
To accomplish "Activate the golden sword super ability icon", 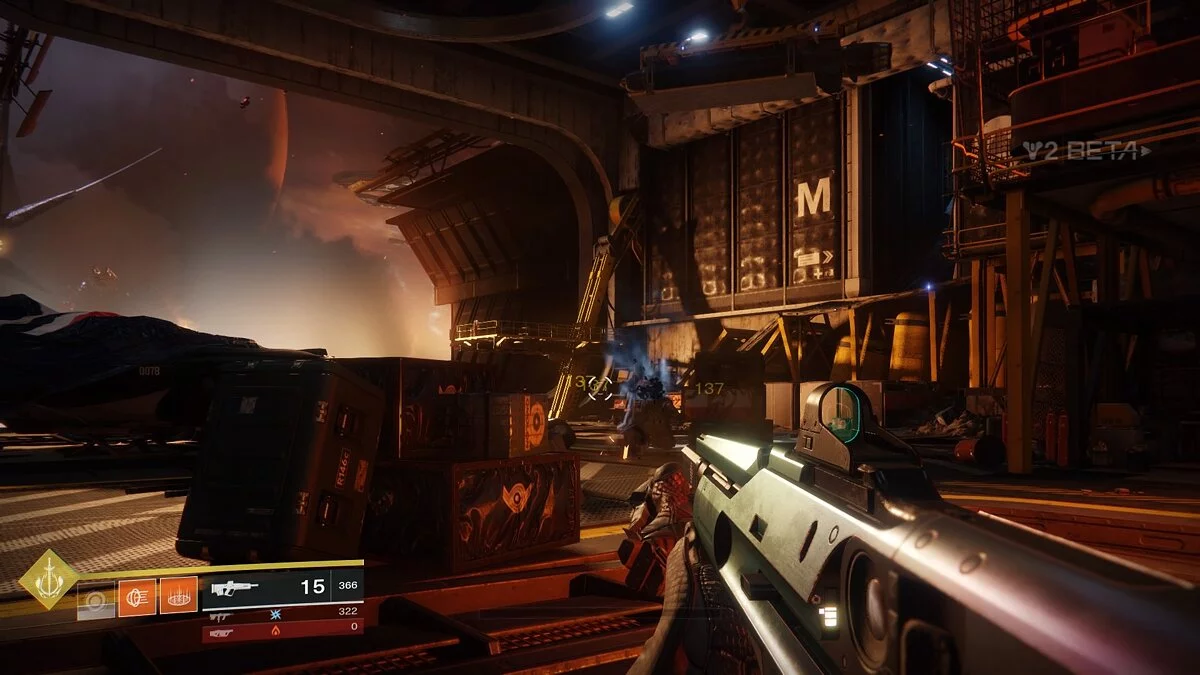I will click(48, 579).
